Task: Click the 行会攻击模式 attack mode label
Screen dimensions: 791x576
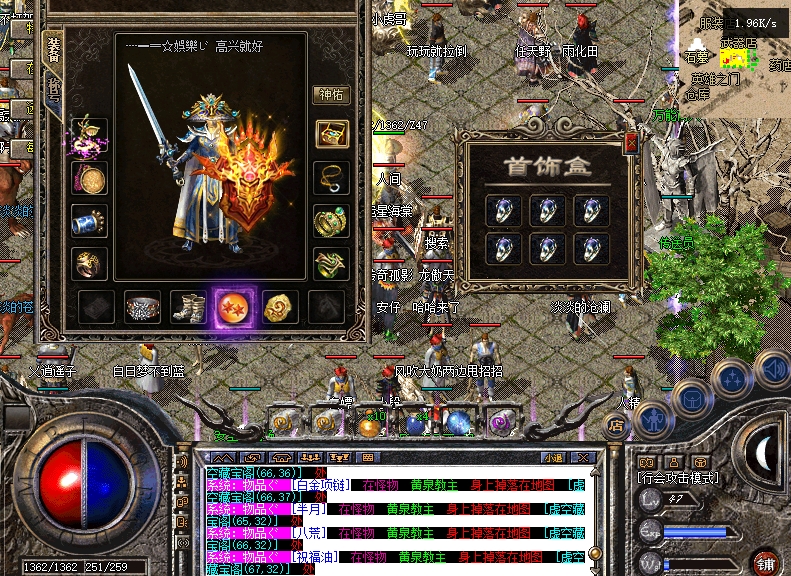Action: click(676, 477)
